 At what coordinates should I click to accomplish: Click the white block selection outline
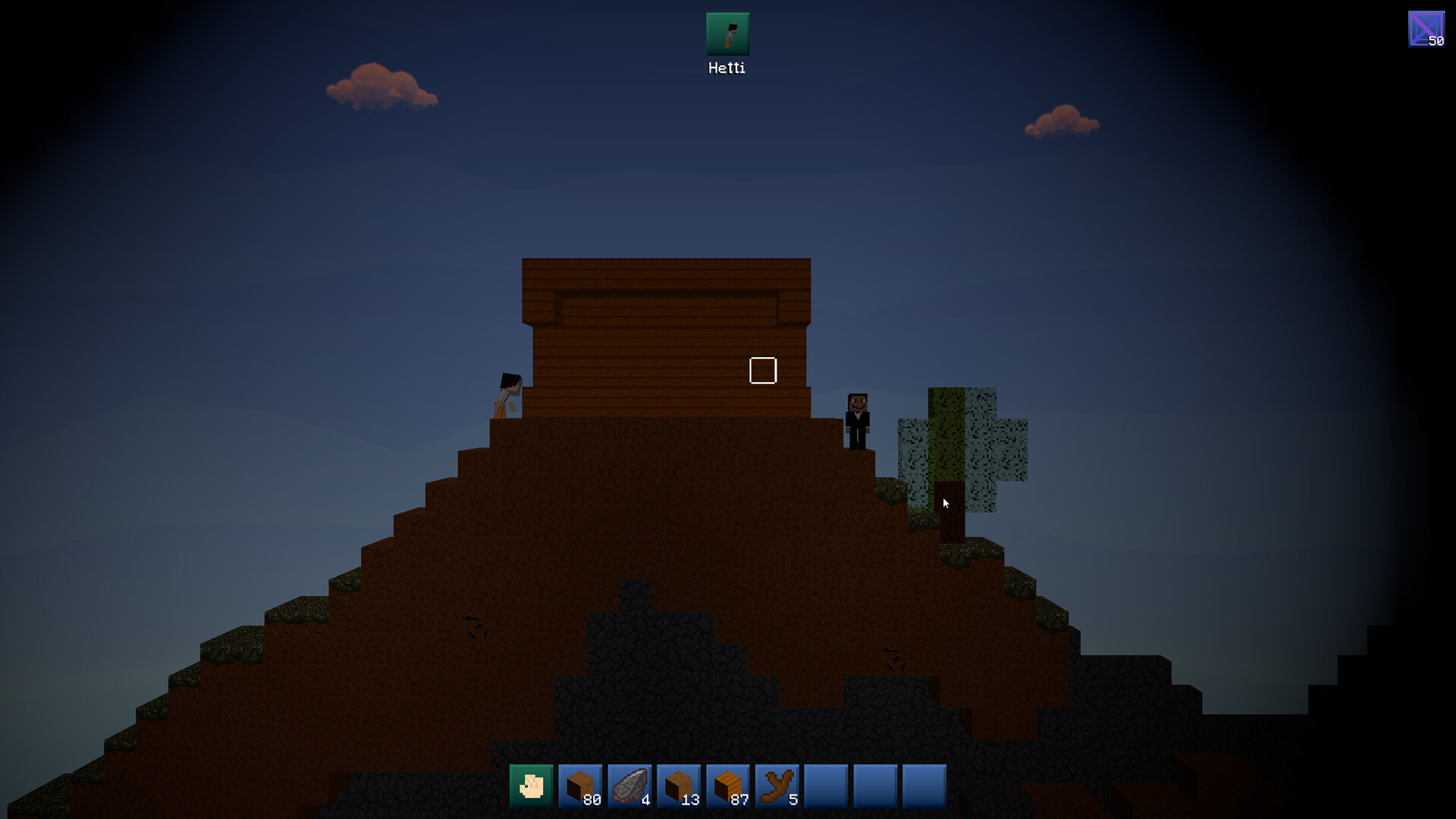coord(764,371)
